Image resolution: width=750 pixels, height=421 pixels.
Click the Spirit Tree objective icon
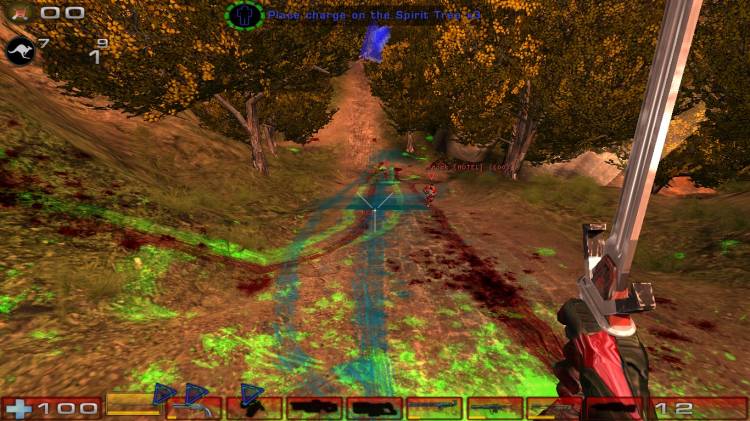tap(244, 15)
